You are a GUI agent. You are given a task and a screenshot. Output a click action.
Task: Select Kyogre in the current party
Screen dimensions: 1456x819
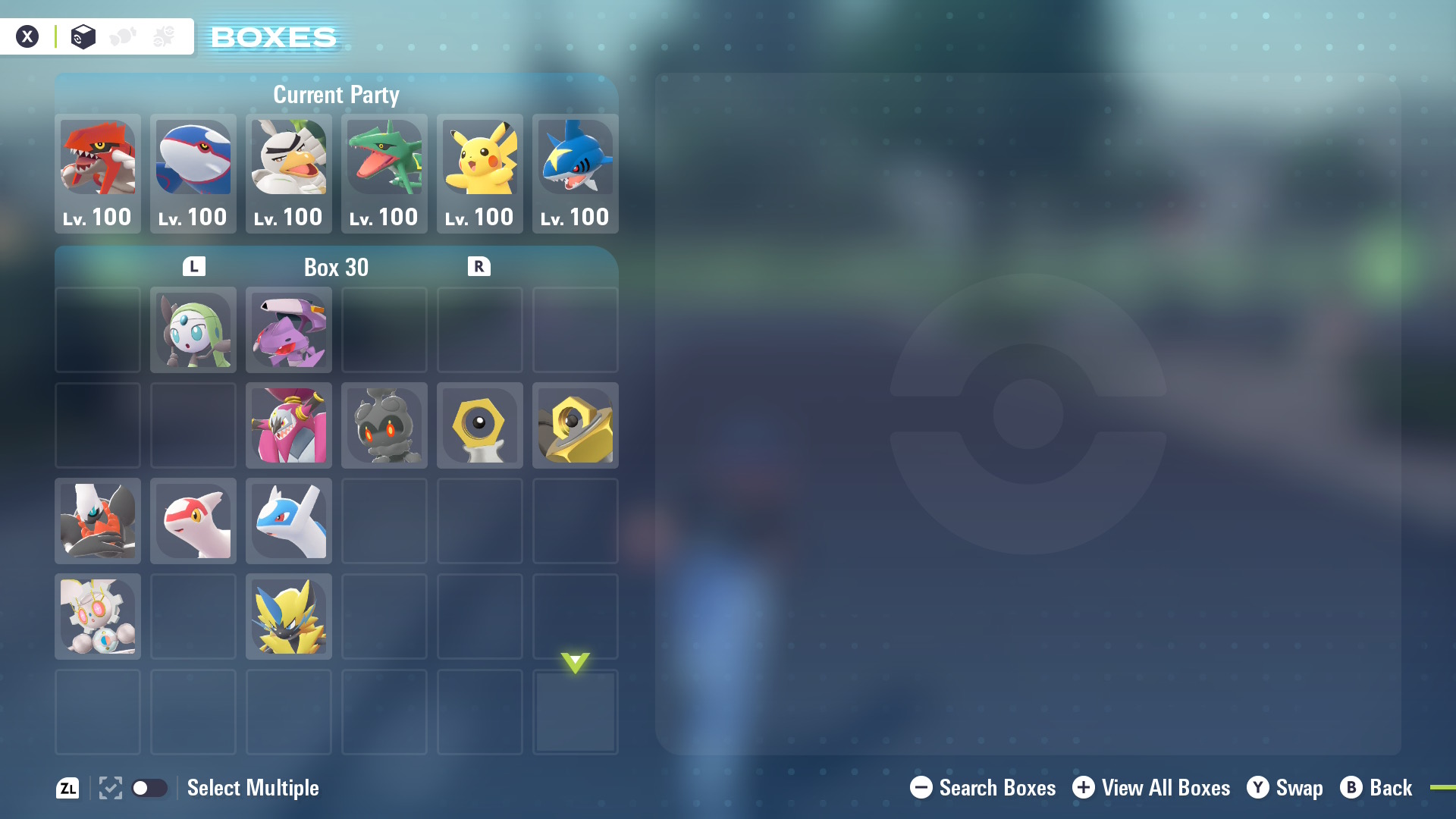click(193, 173)
